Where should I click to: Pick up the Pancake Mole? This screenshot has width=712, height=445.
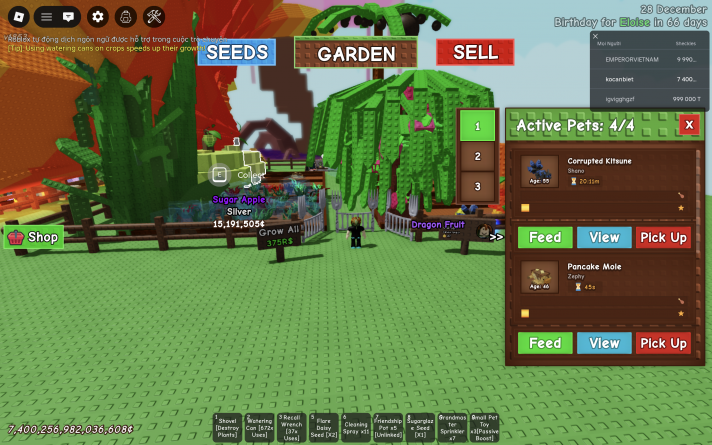click(x=663, y=343)
